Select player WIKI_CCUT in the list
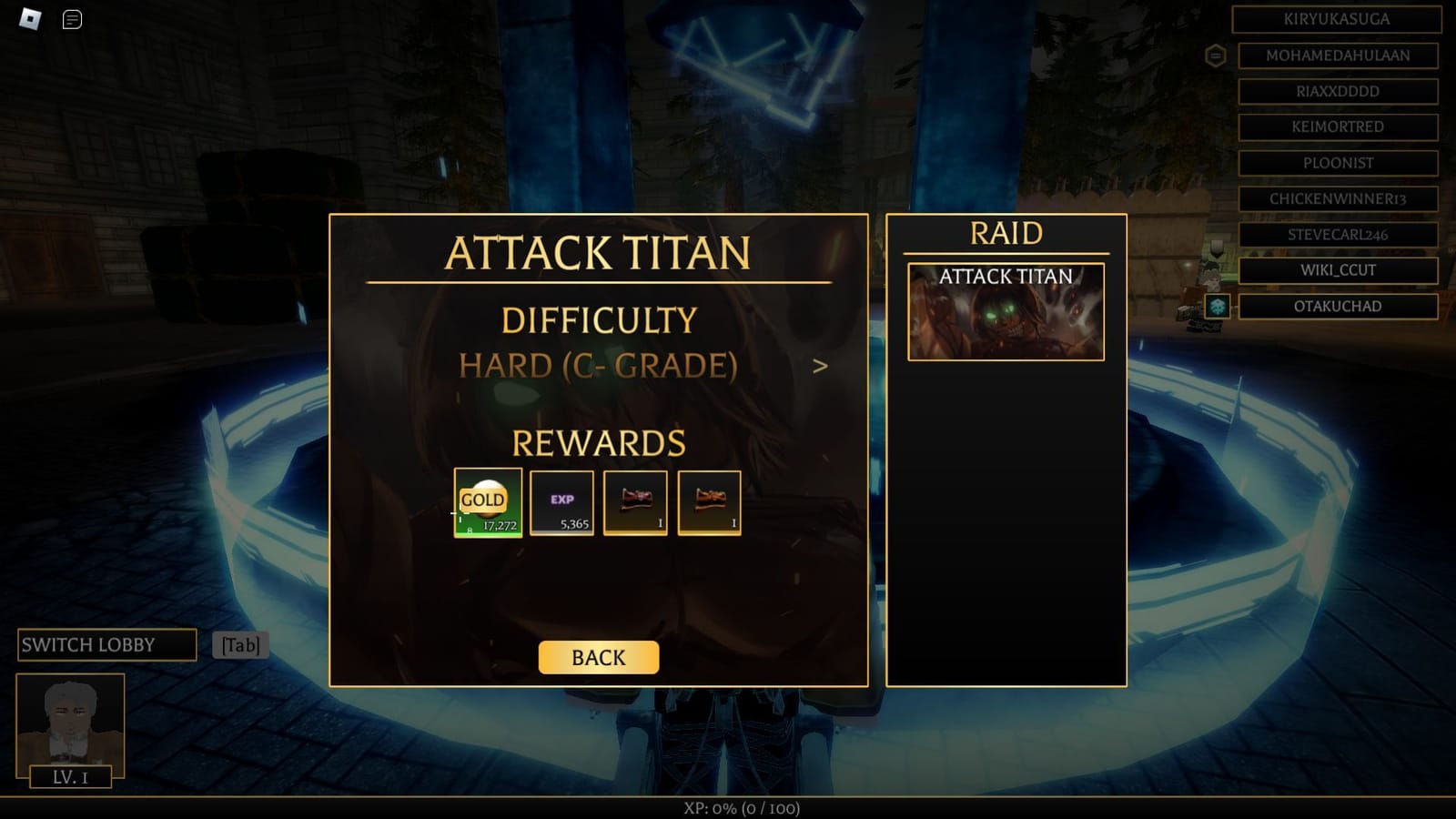The image size is (1456, 819). 1336,270
